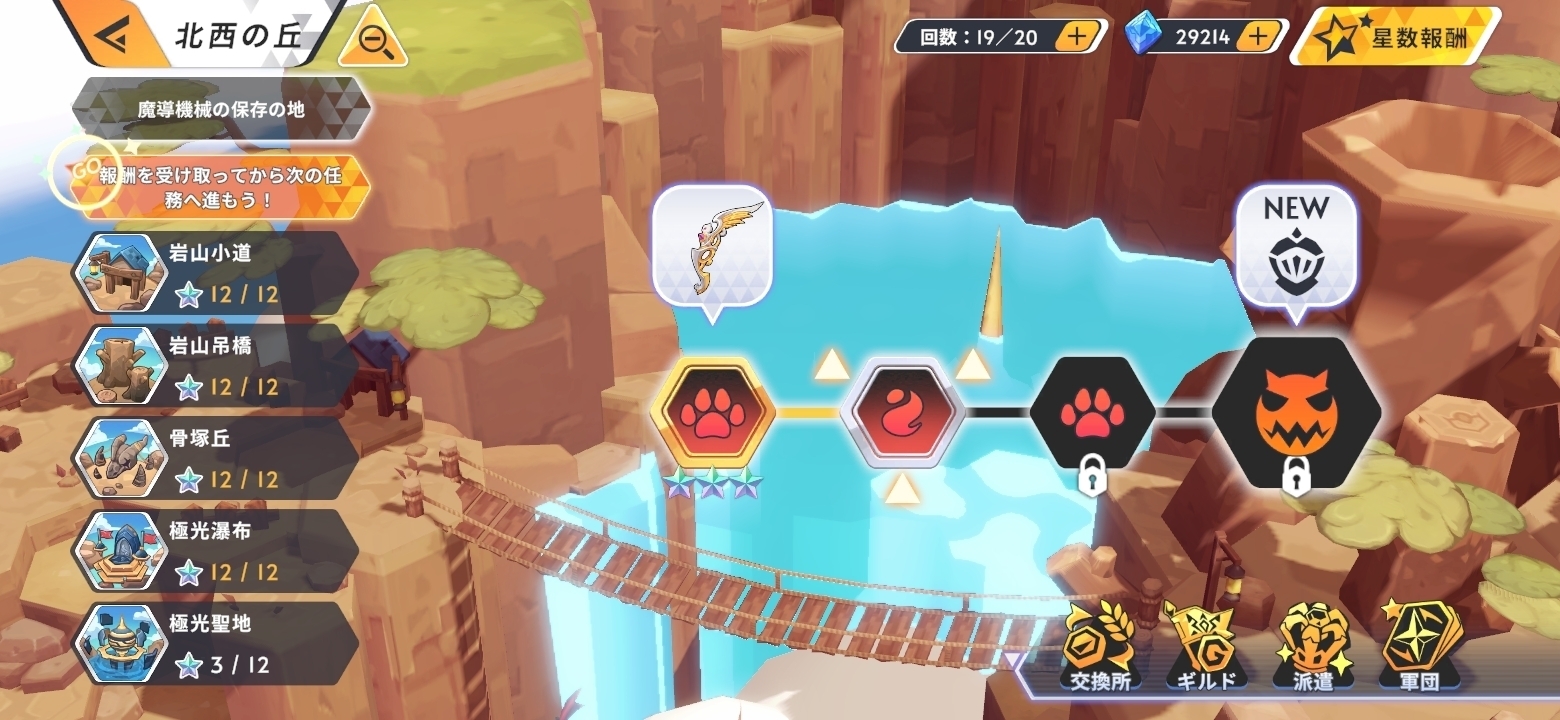The image size is (1560, 720).
Task: View the winged bow reward bubble
Action: [712, 250]
